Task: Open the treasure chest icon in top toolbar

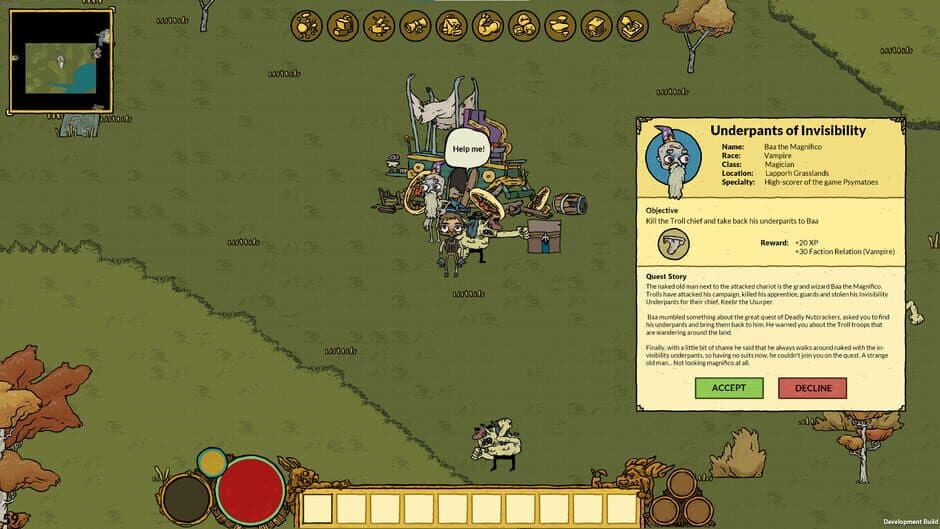Action: tap(597, 25)
